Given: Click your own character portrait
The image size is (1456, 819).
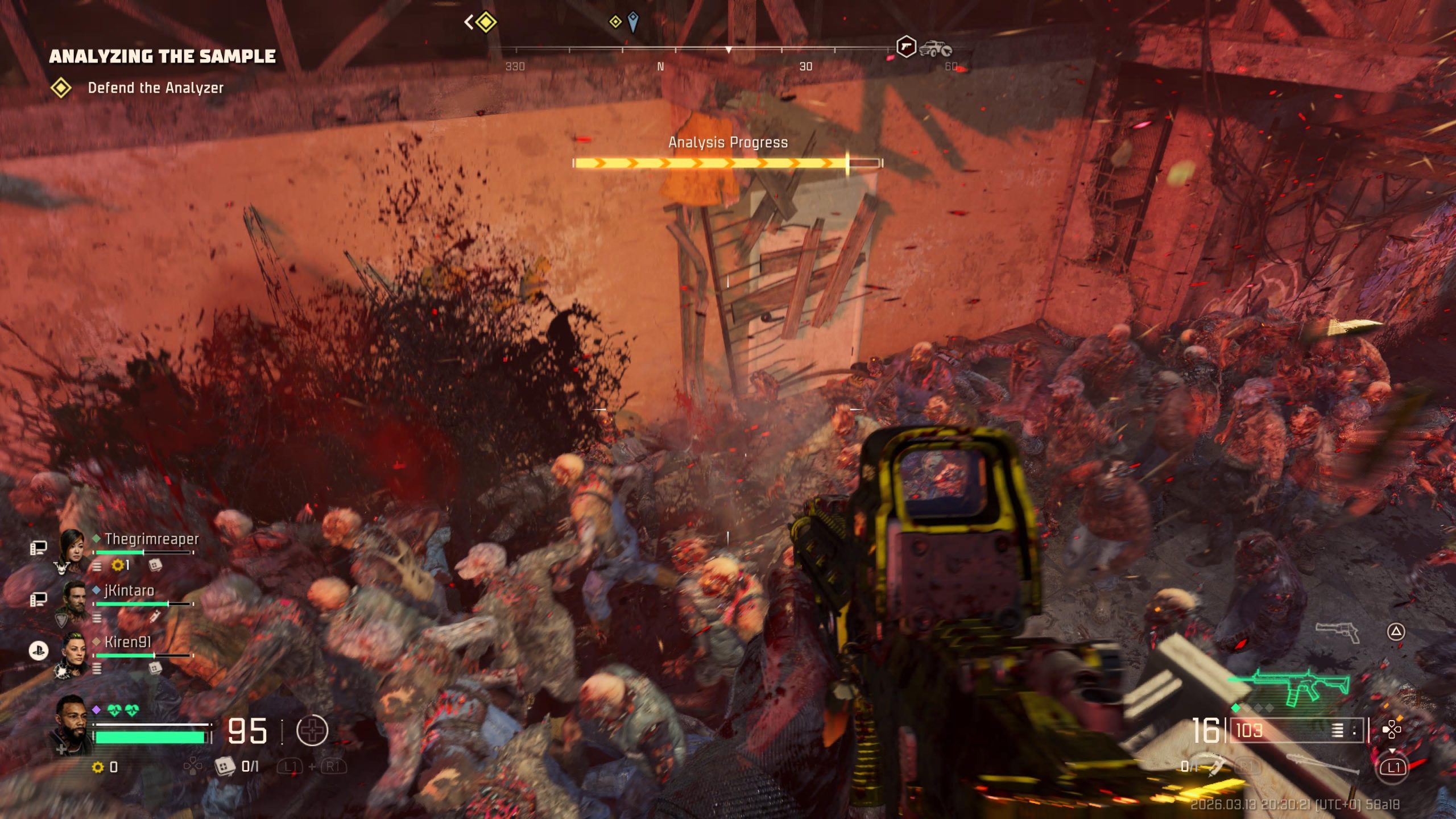Looking at the screenshot, I should 71,724.
